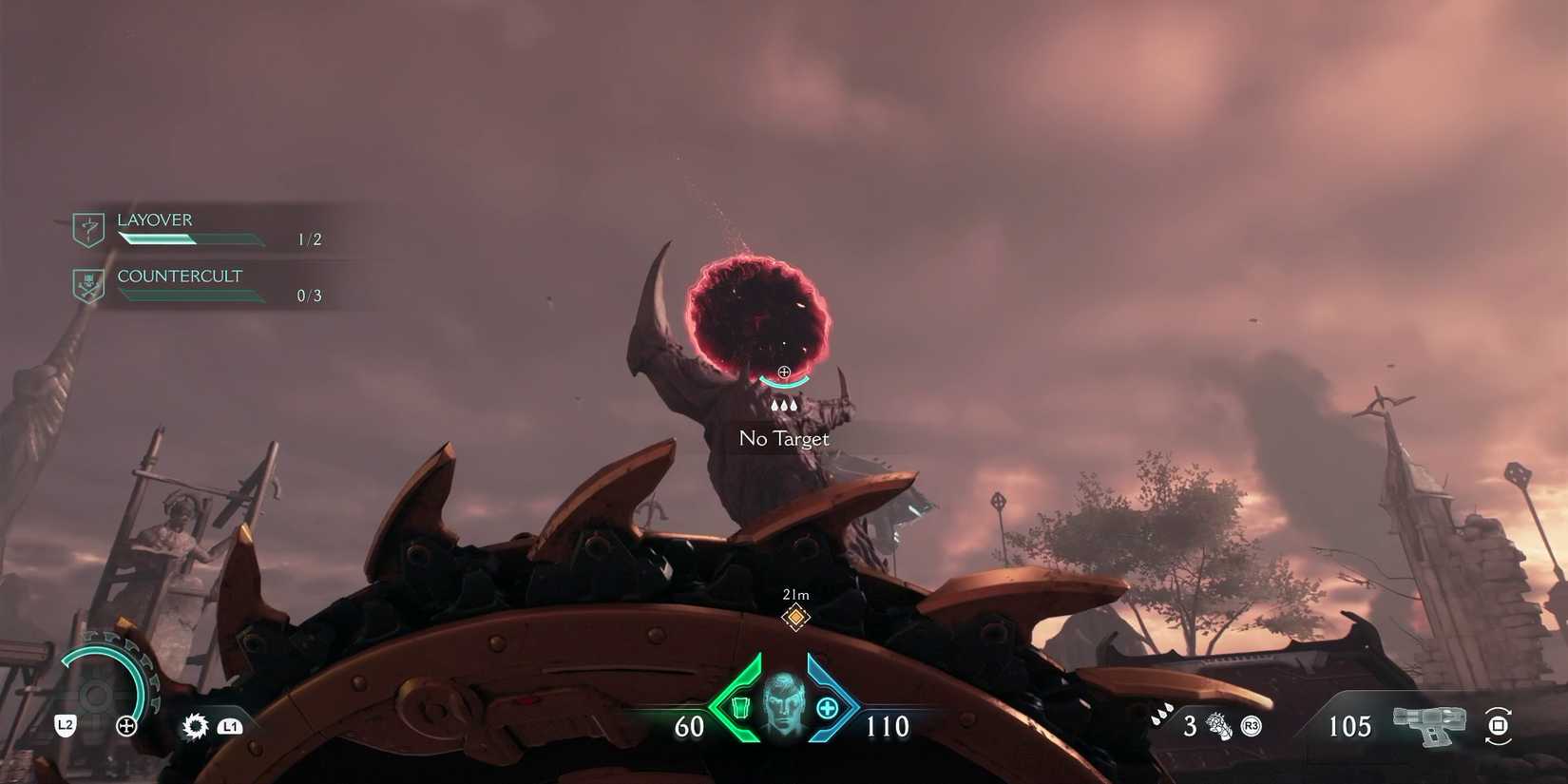
Task: Select the circular saw blade ability icon
Action: (194, 726)
